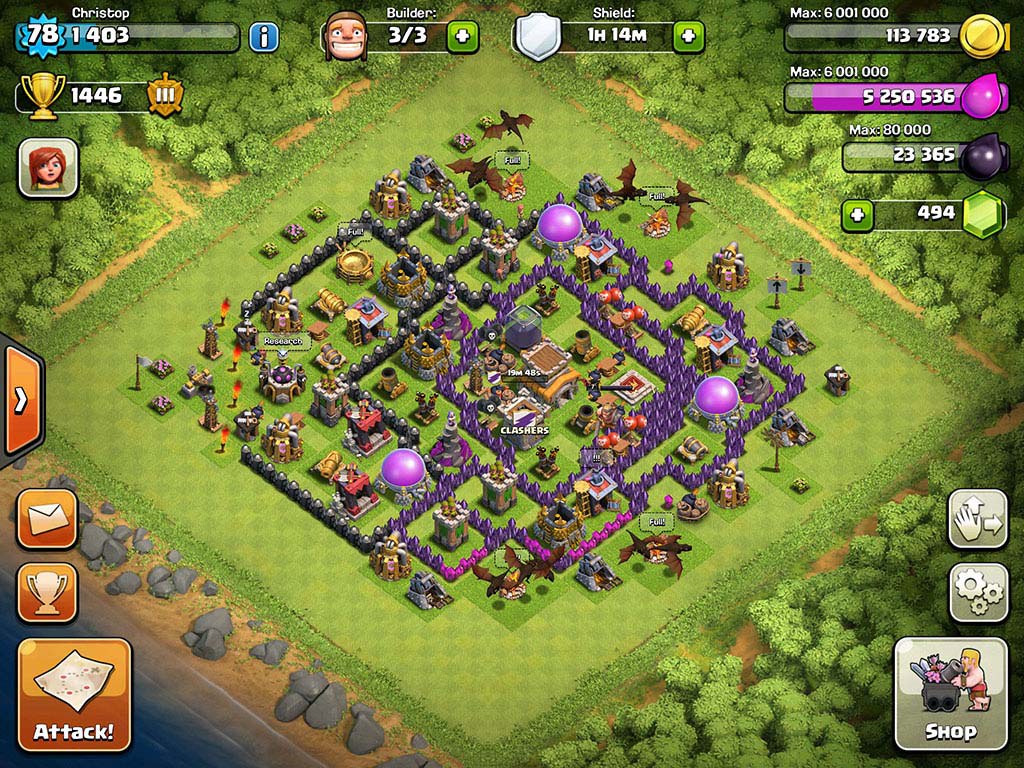
Task: Open the mail inbox envelope
Action: click(47, 519)
